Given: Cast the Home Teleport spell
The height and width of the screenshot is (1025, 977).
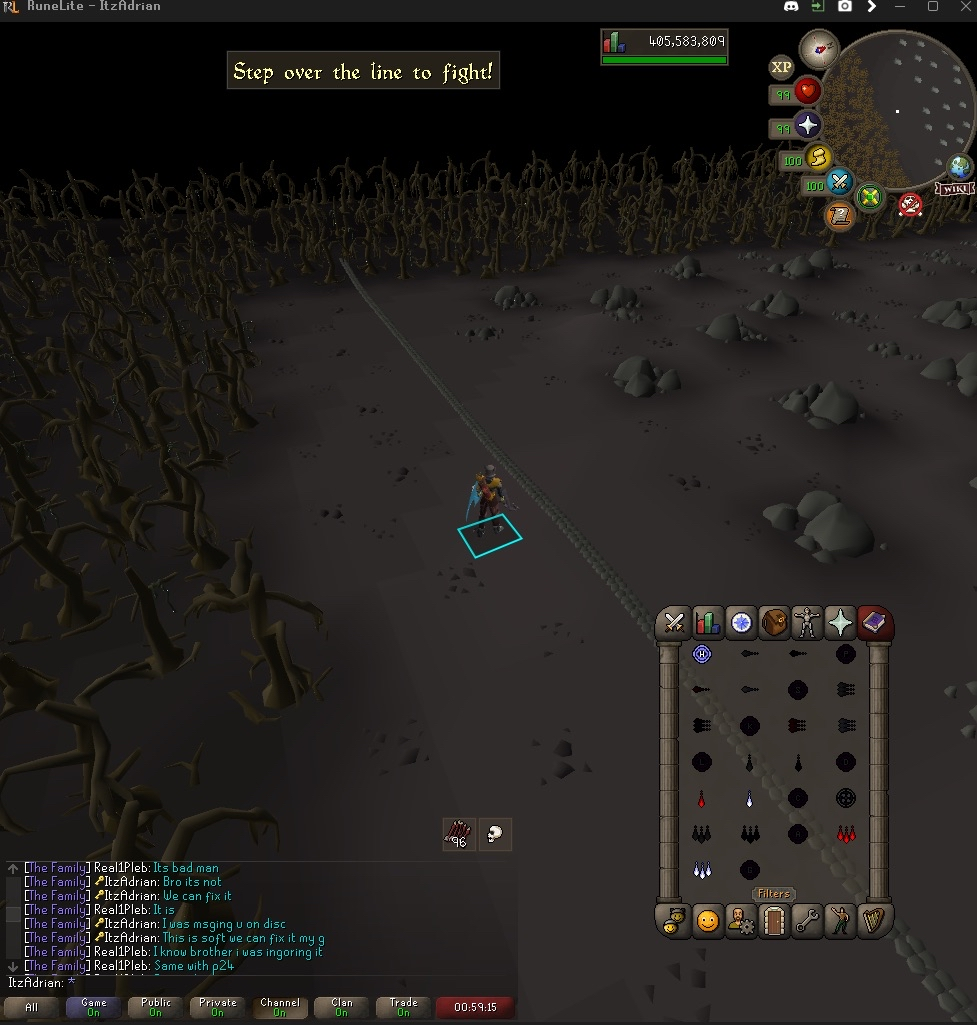Looking at the screenshot, I should (x=702, y=654).
